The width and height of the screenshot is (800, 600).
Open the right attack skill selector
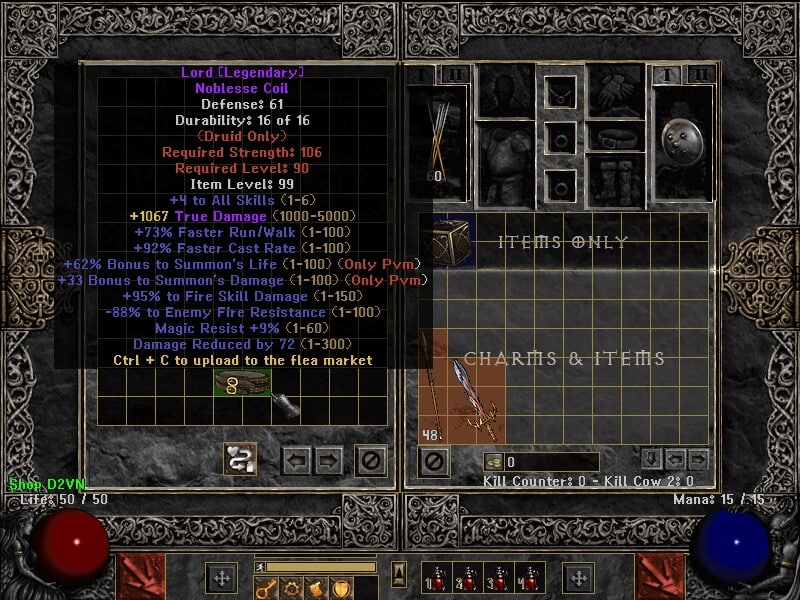click(x=660, y=576)
